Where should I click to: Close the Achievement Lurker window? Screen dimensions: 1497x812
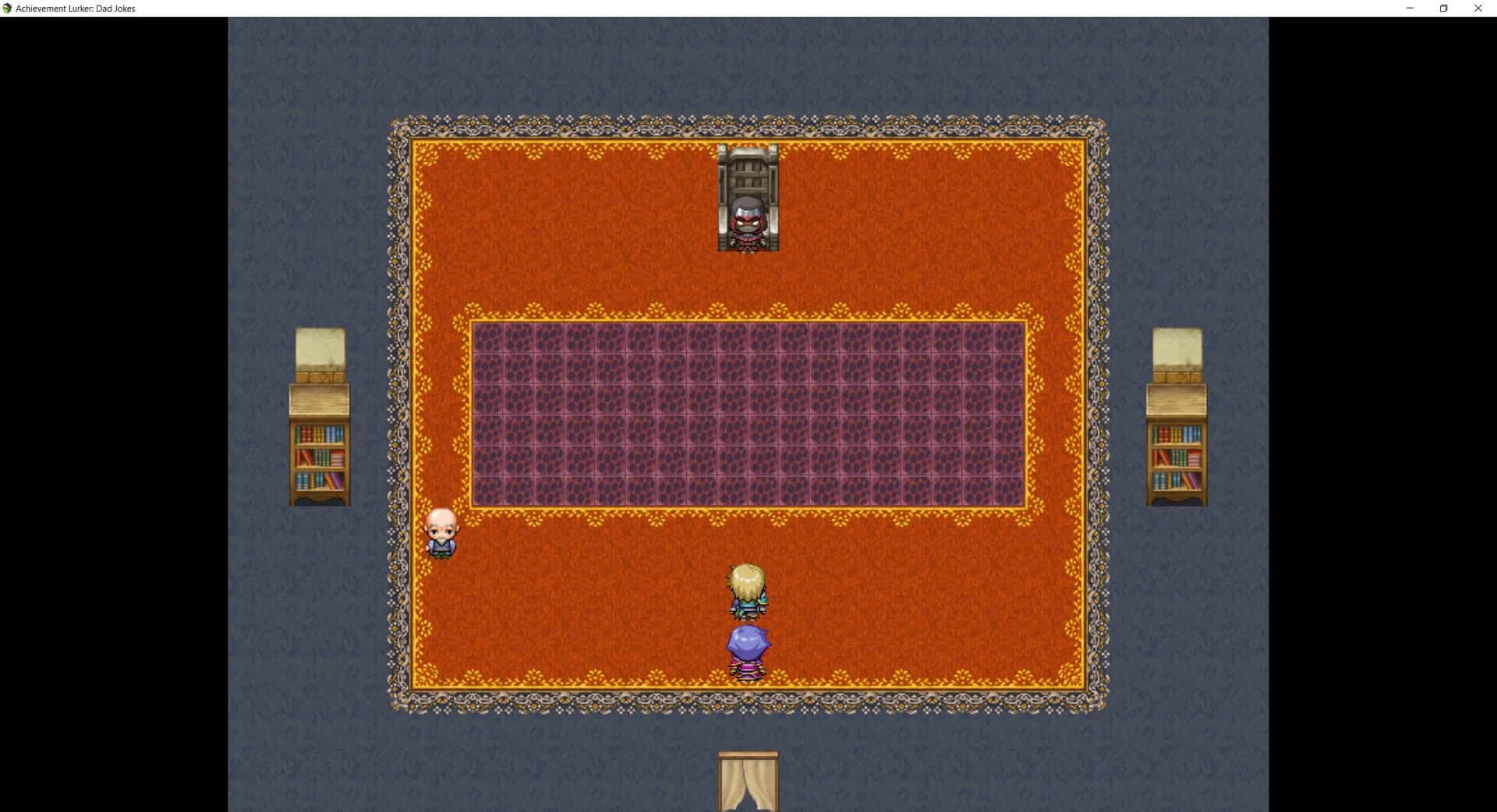[x=1478, y=8]
